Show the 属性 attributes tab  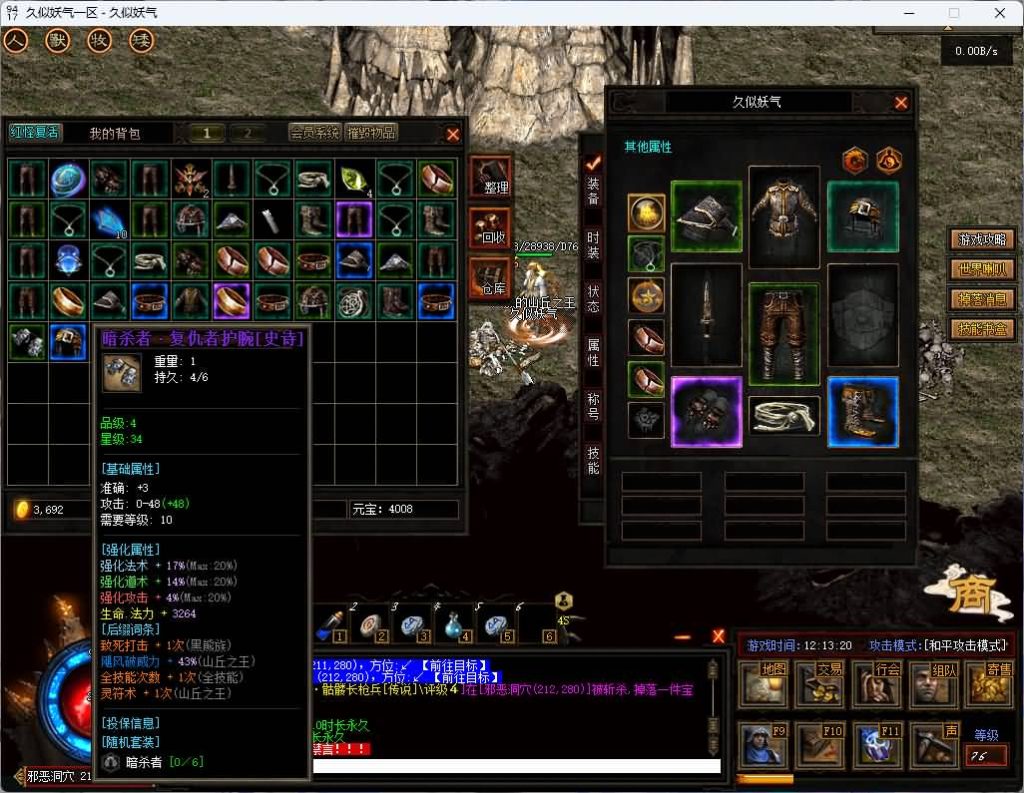(593, 348)
